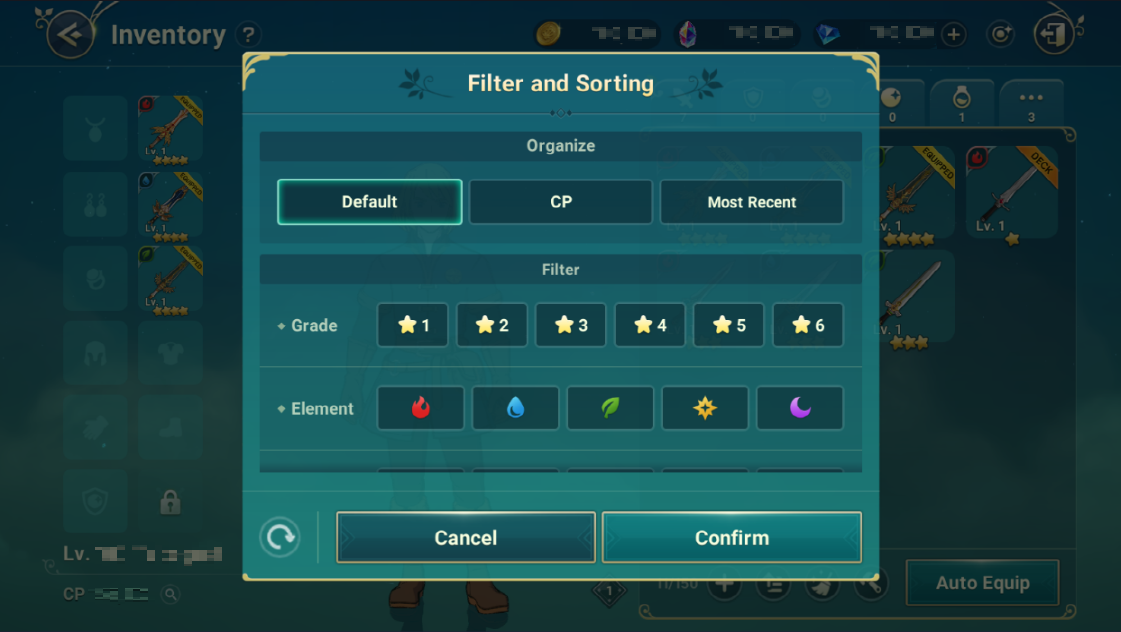The width and height of the screenshot is (1121, 632).
Task: Choose the purple moon dark element filter
Action: tap(800, 408)
